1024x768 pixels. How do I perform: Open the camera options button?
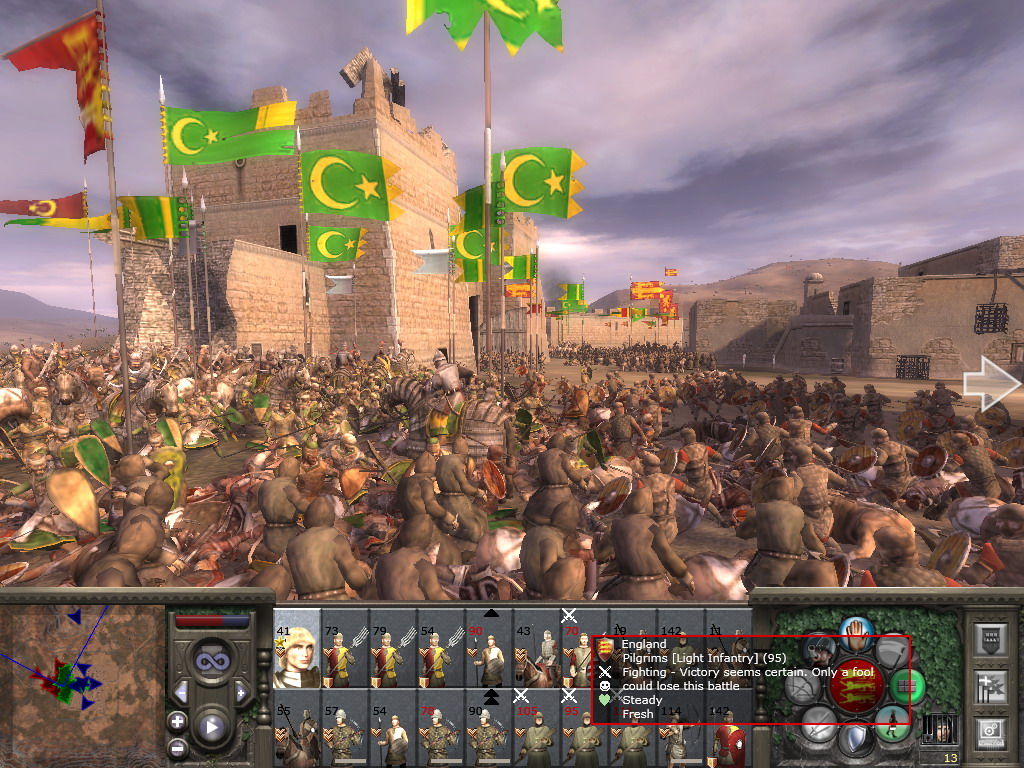tap(991, 733)
